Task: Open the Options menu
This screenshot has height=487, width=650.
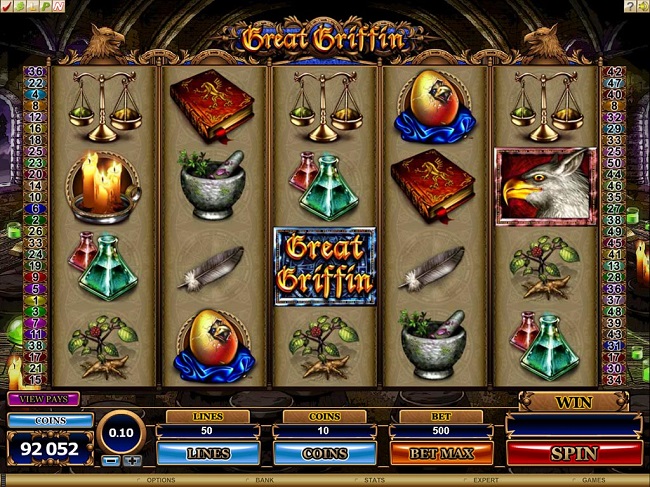Action: point(161,481)
